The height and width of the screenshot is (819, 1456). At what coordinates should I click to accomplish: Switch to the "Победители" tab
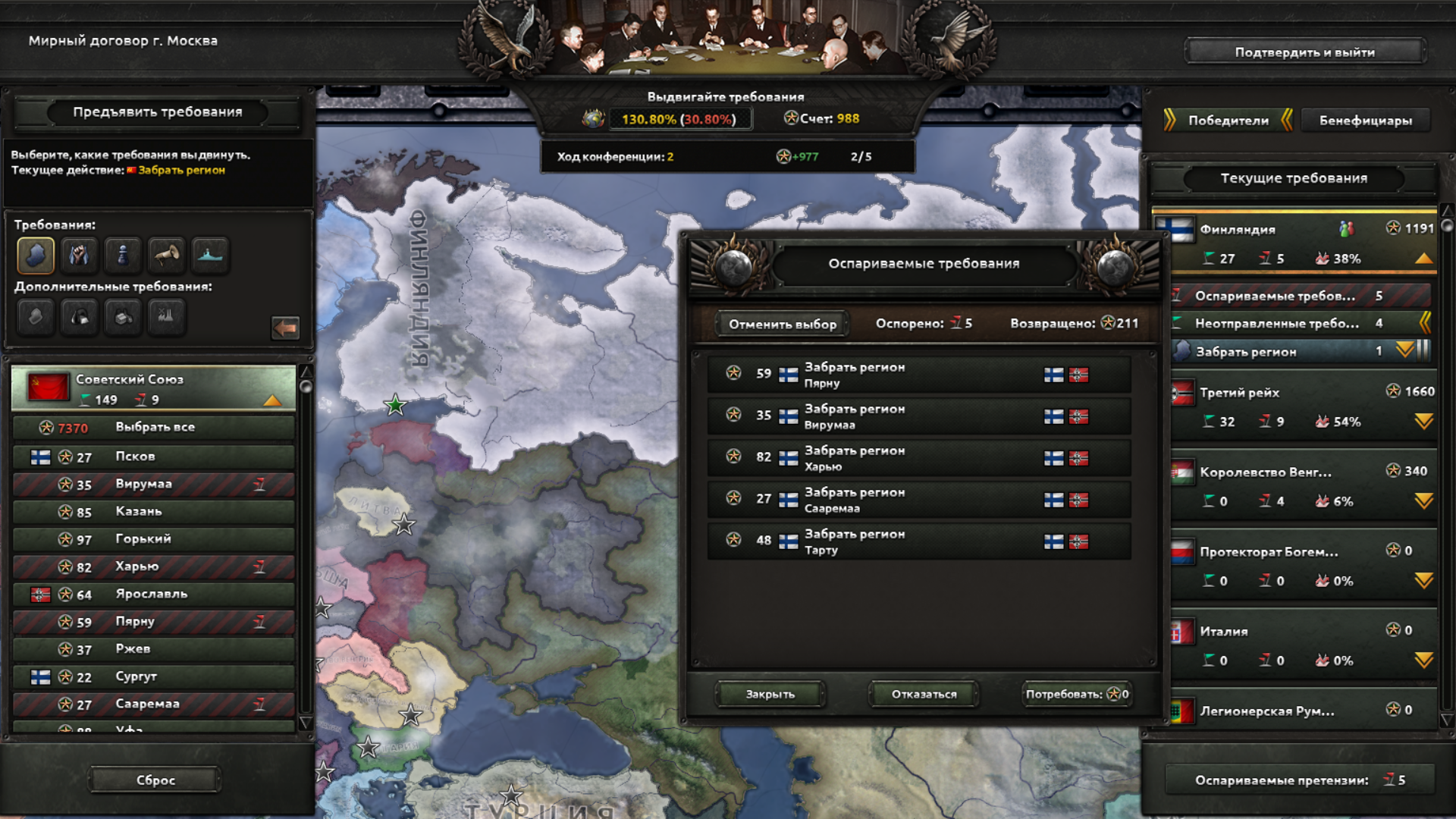click(x=1228, y=121)
